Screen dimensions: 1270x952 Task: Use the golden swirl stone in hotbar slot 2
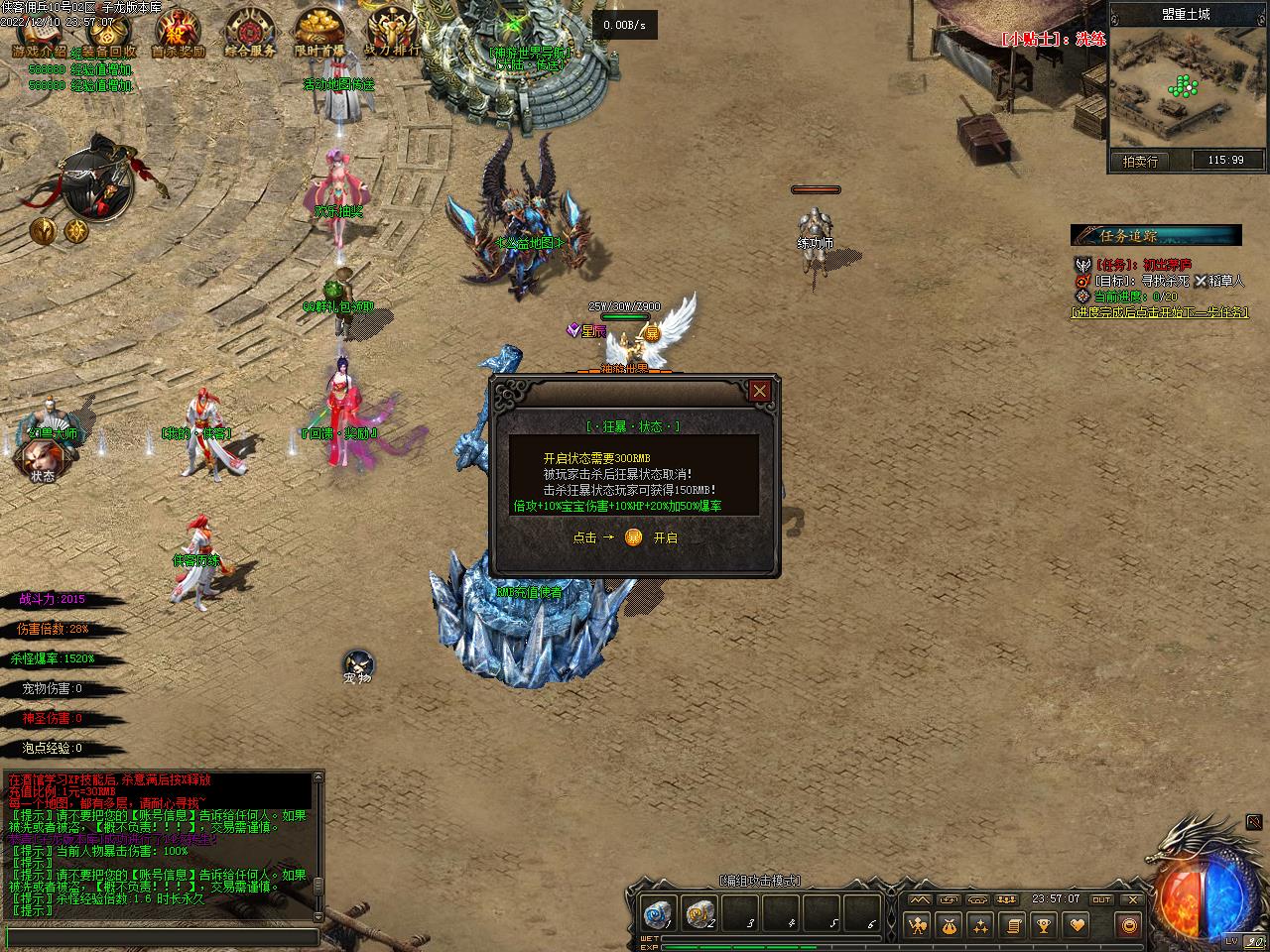click(699, 912)
